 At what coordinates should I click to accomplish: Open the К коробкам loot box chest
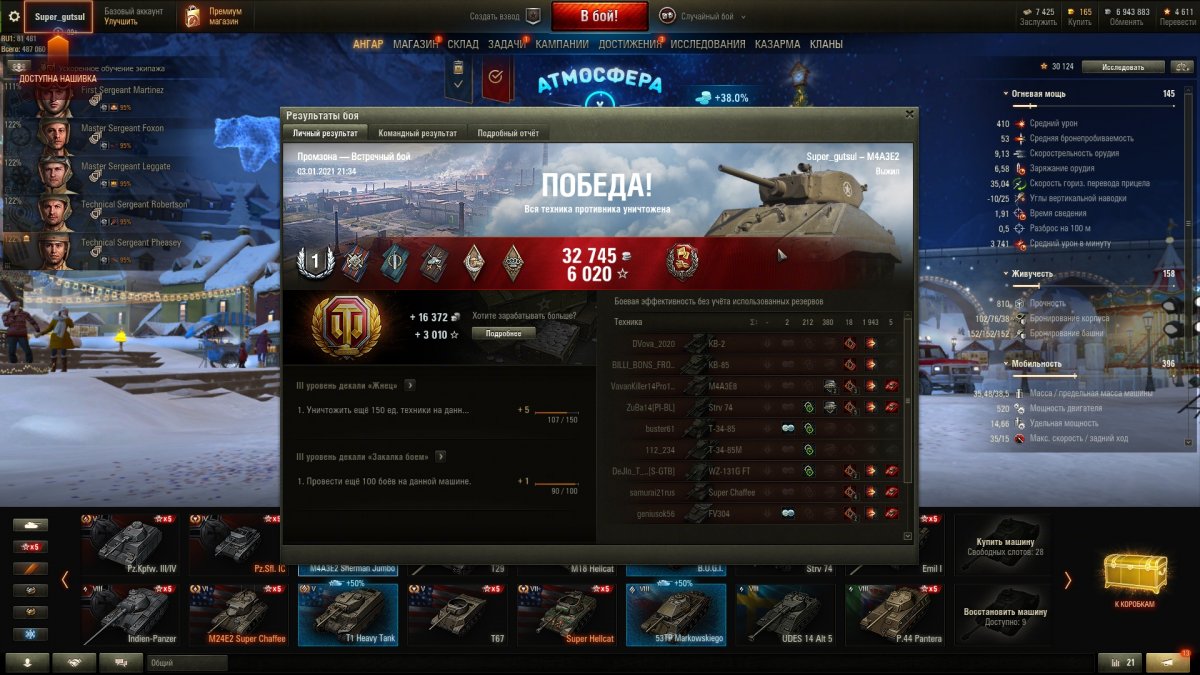(1135, 580)
